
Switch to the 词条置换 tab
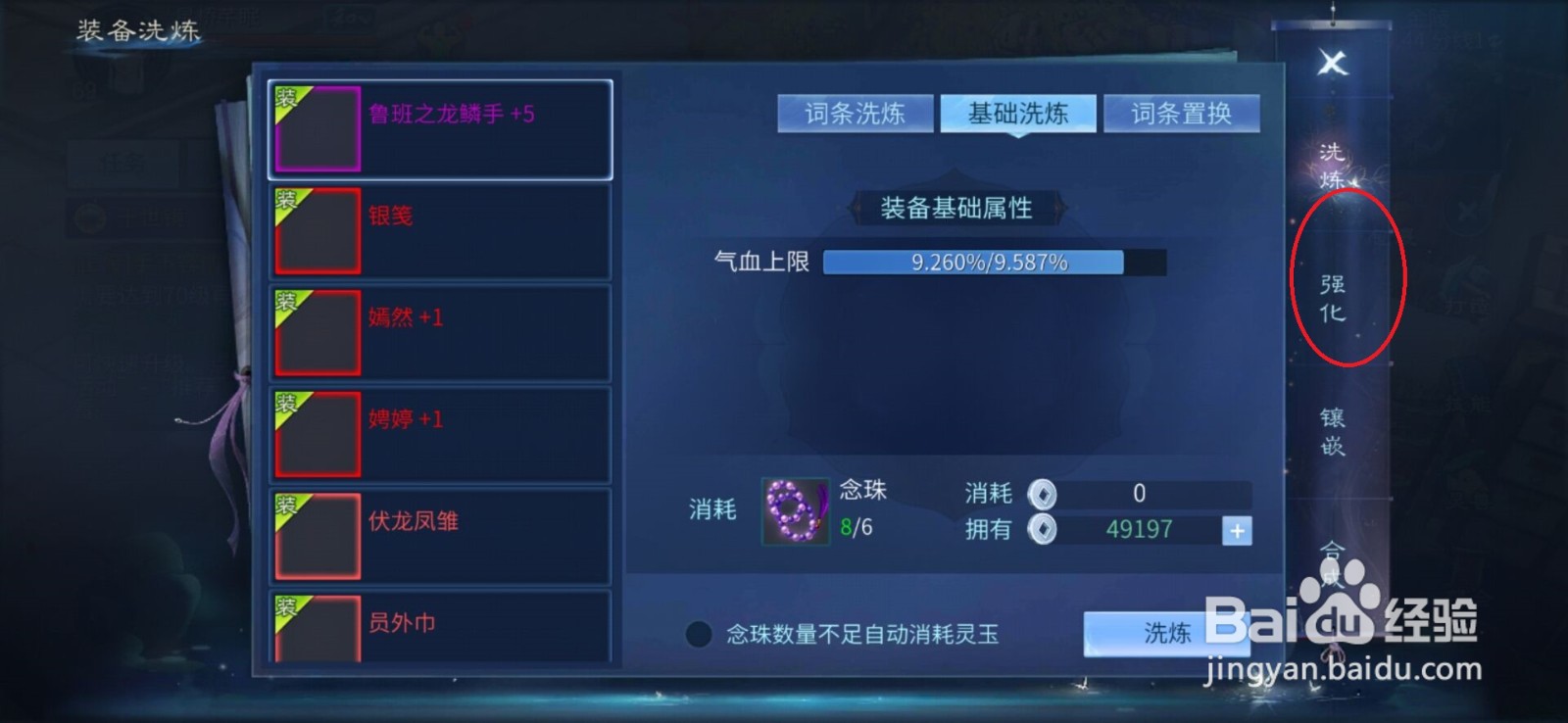pos(1182,113)
